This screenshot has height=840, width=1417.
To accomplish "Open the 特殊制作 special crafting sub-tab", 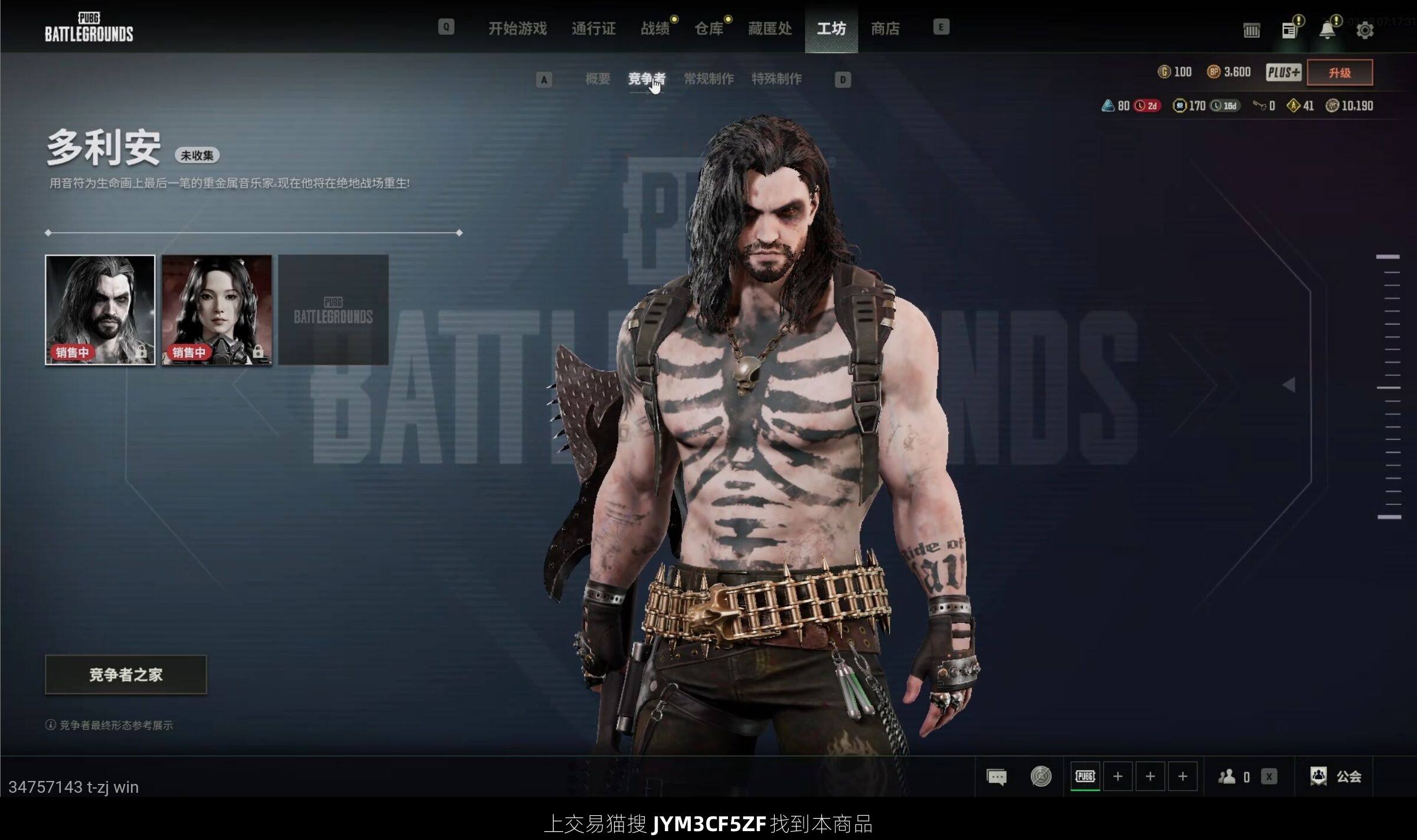I will coord(776,79).
